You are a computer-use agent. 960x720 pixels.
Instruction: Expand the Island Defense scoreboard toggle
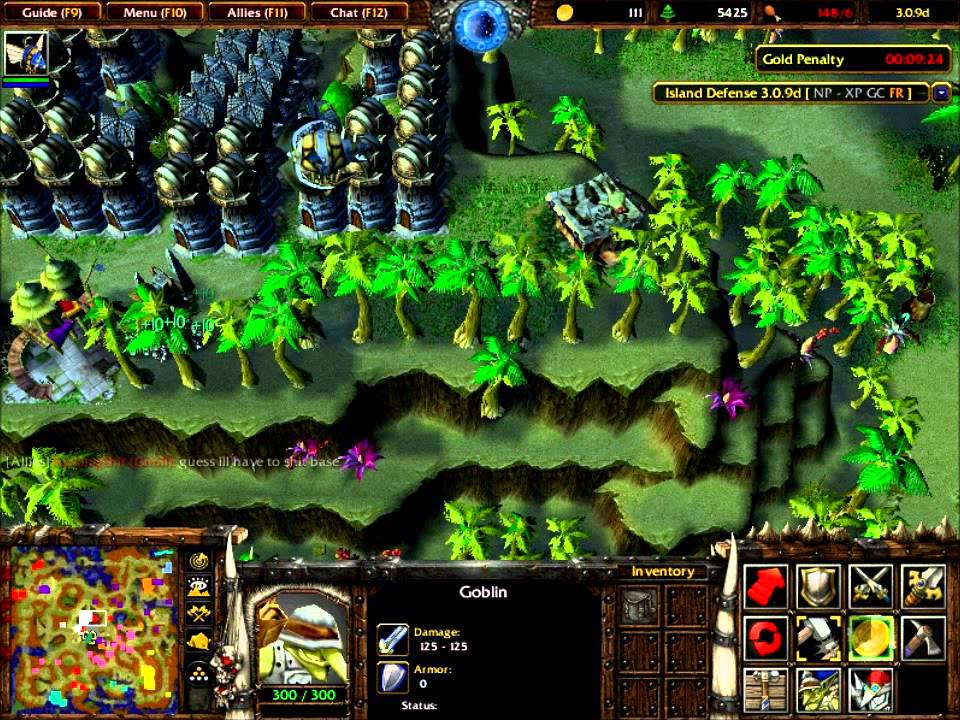tap(941, 93)
